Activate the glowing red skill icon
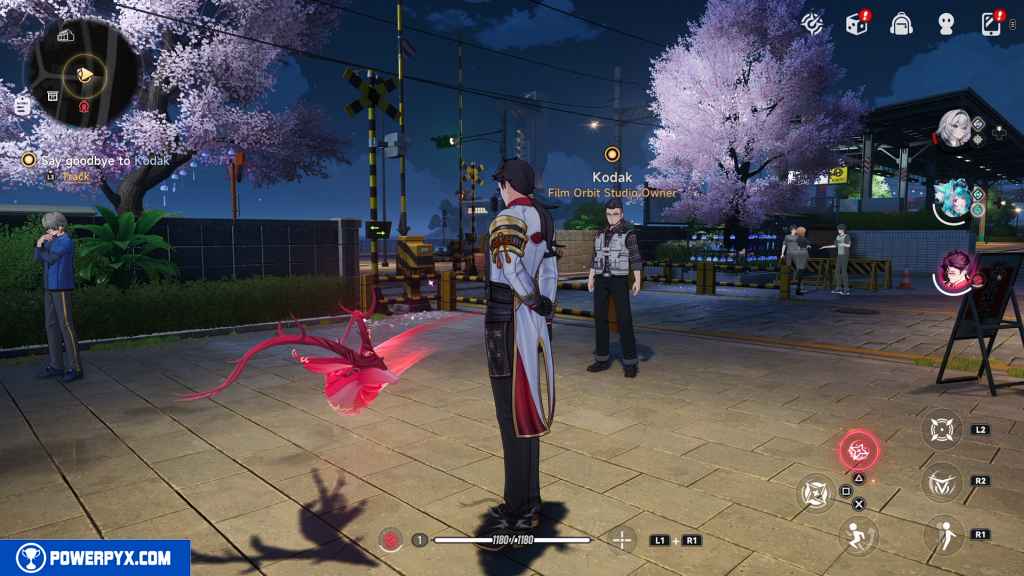Screen dimensions: 1024x576 pyautogui.click(x=857, y=450)
